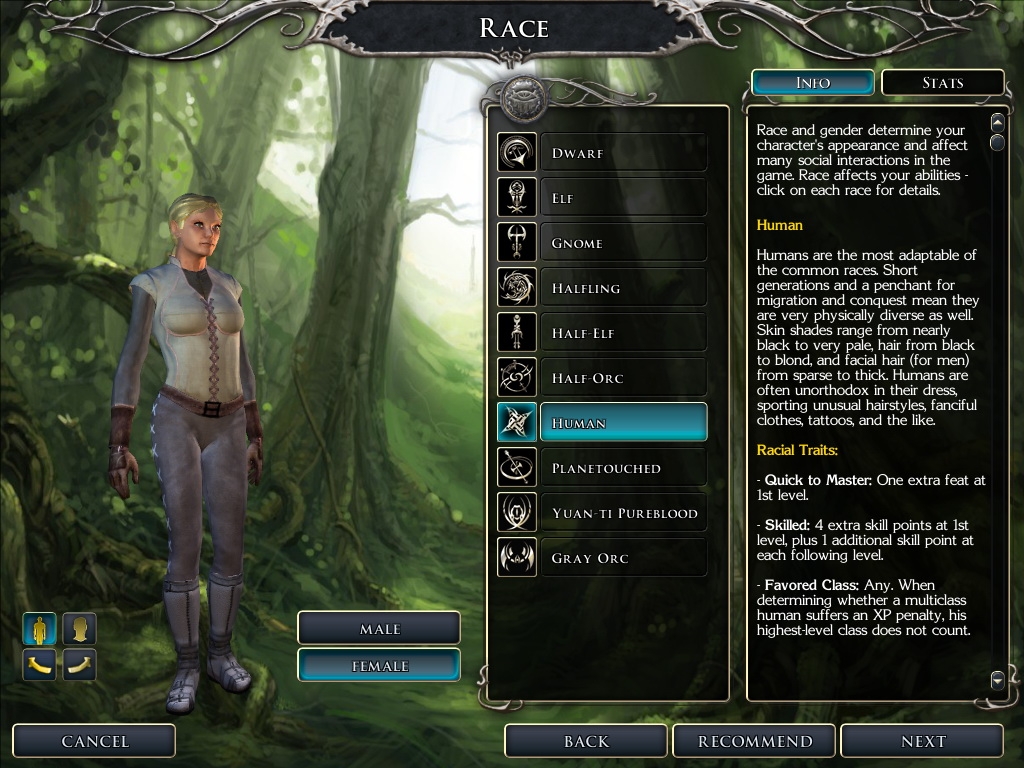Image resolution: width=1024 pixels, height=768 pixels.
Task: Choose the Half-Elf race
Action: (622, 333)
